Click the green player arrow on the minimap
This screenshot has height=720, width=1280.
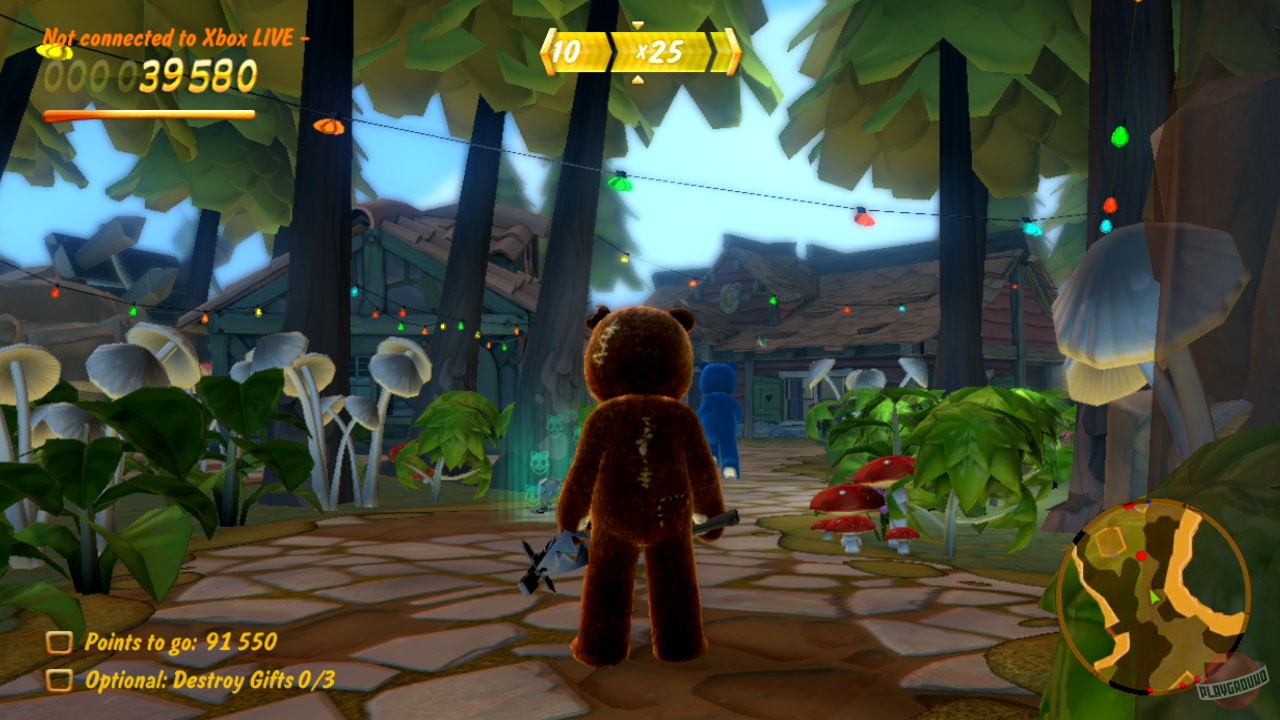[1156, 597]
